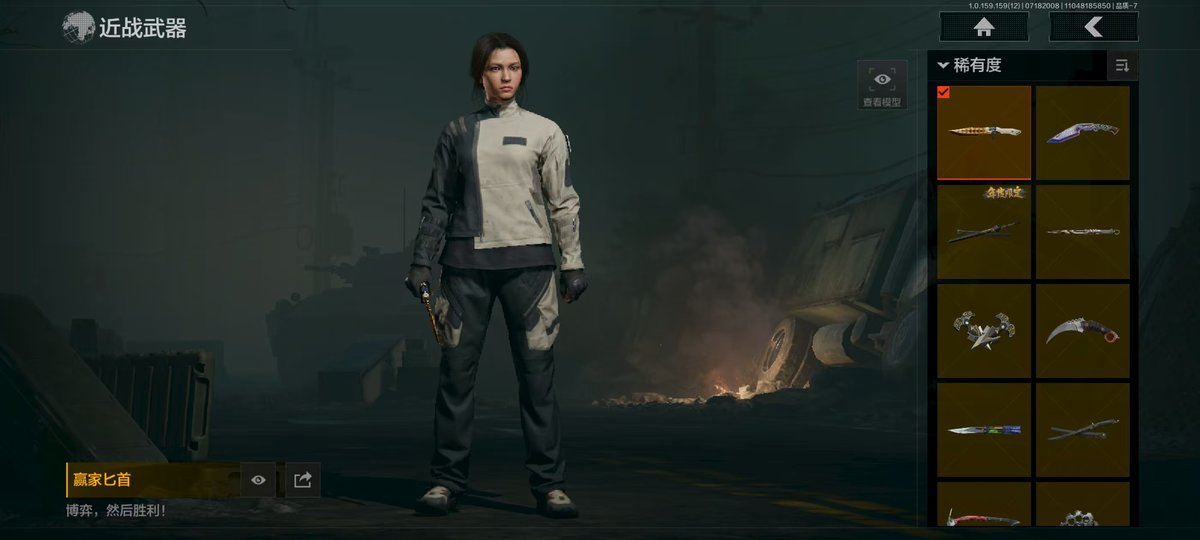The image size is (1200, 540).
Task: Toggle the sort order icon
Action: pyautogui.click(x=1122, y=66)
